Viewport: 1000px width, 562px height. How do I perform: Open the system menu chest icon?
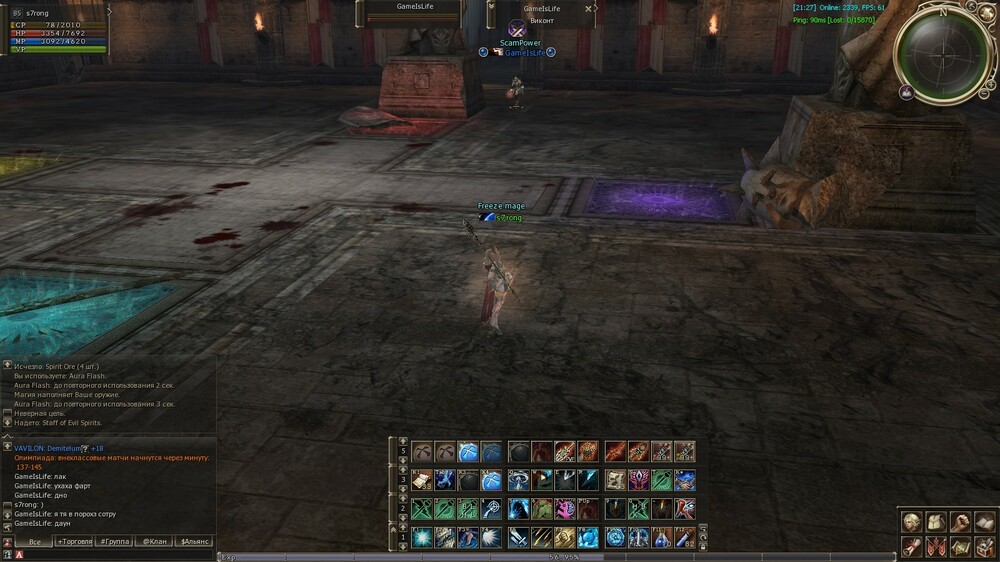point(984,546)
